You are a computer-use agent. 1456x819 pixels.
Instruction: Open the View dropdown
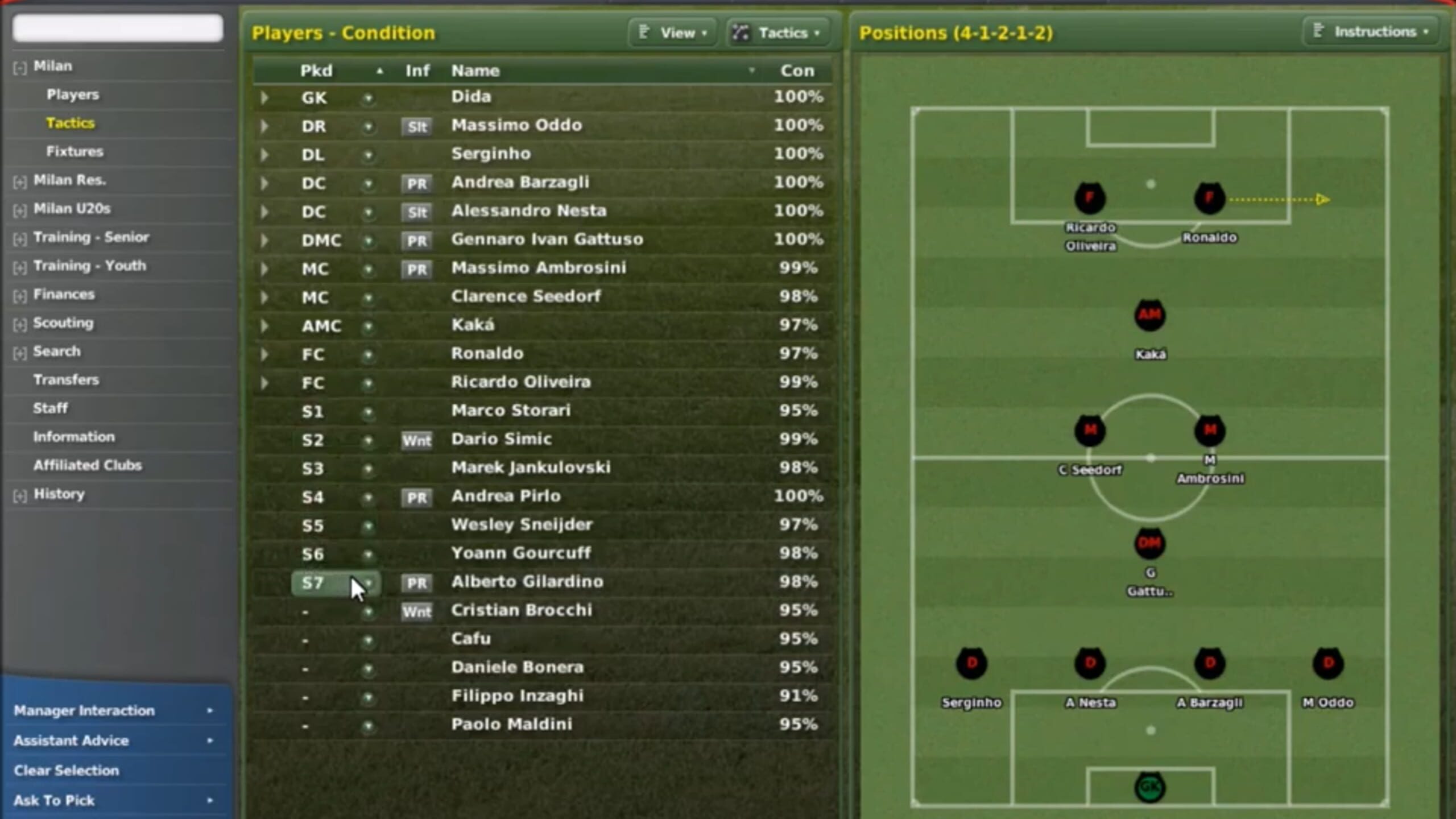(673, 32)
